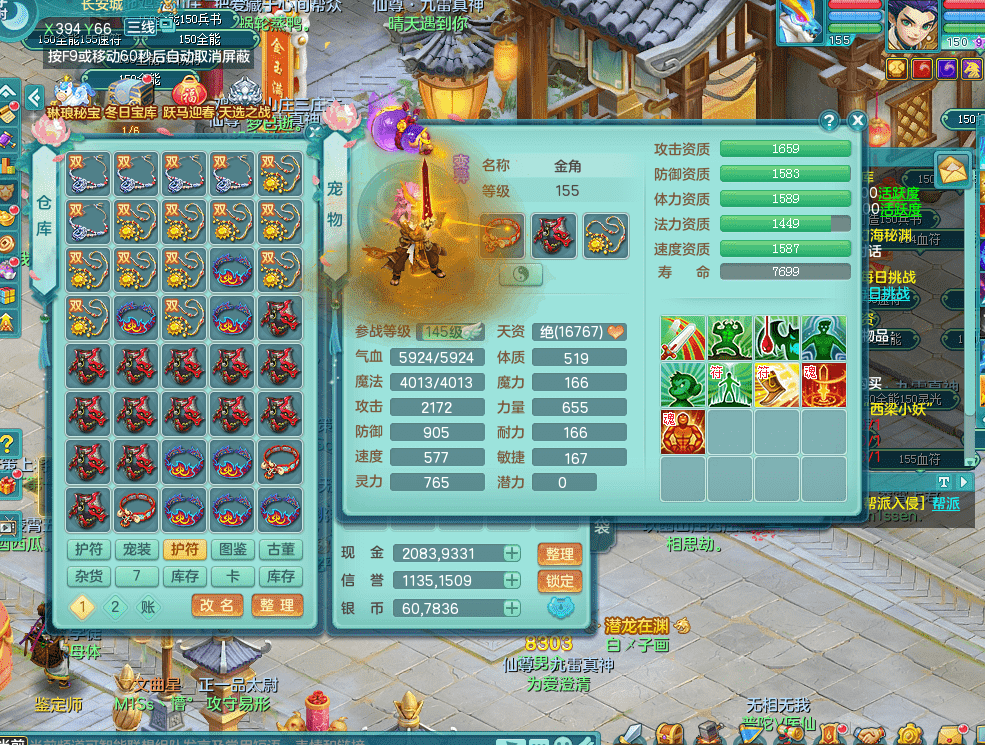Sort the warehouse with its 整理 button
This screenshot has height=745, width=985.
pyautogui.click(x=277, y=606)
